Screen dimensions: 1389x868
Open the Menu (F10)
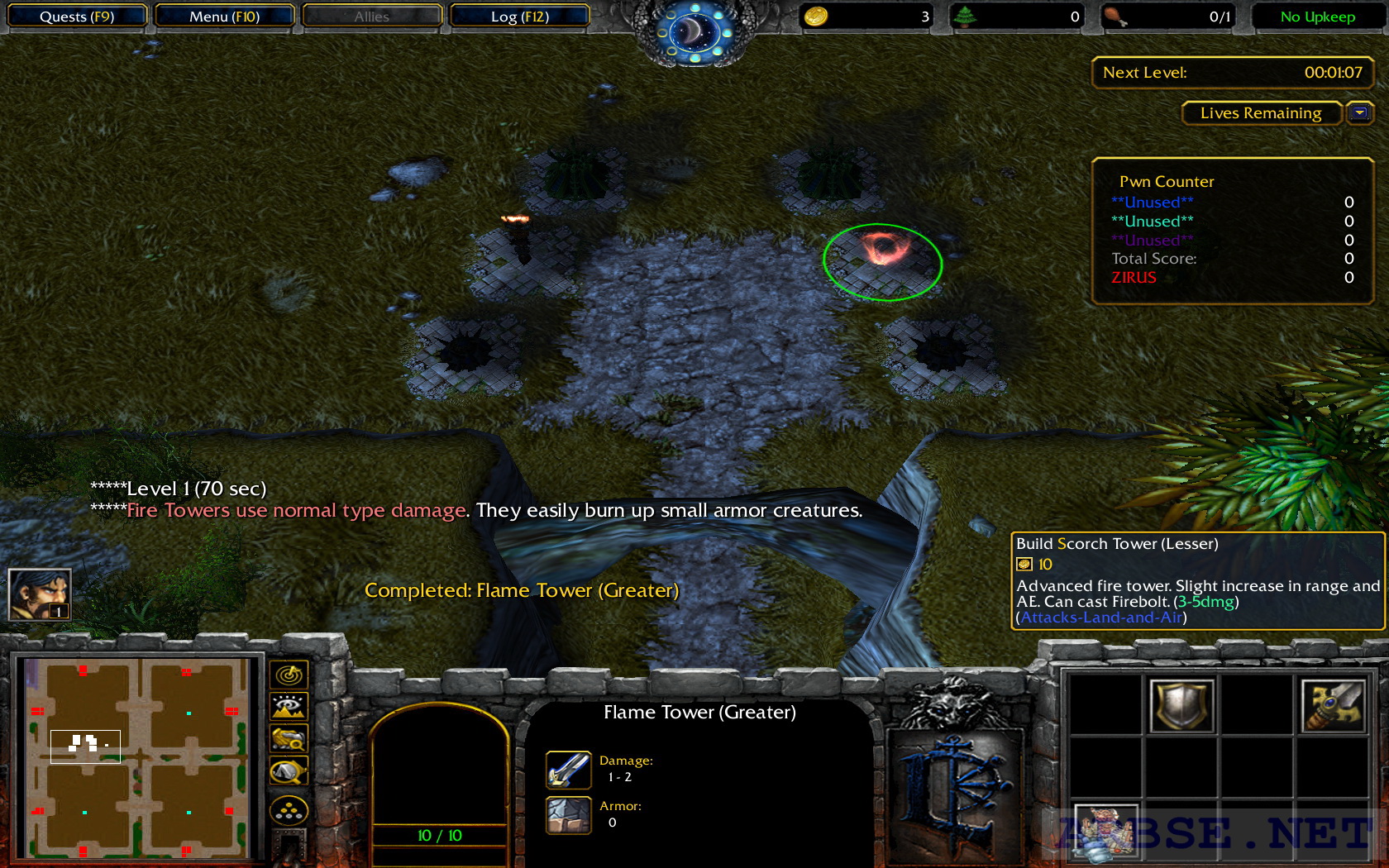pyautogui.click(x=225, y=16)
